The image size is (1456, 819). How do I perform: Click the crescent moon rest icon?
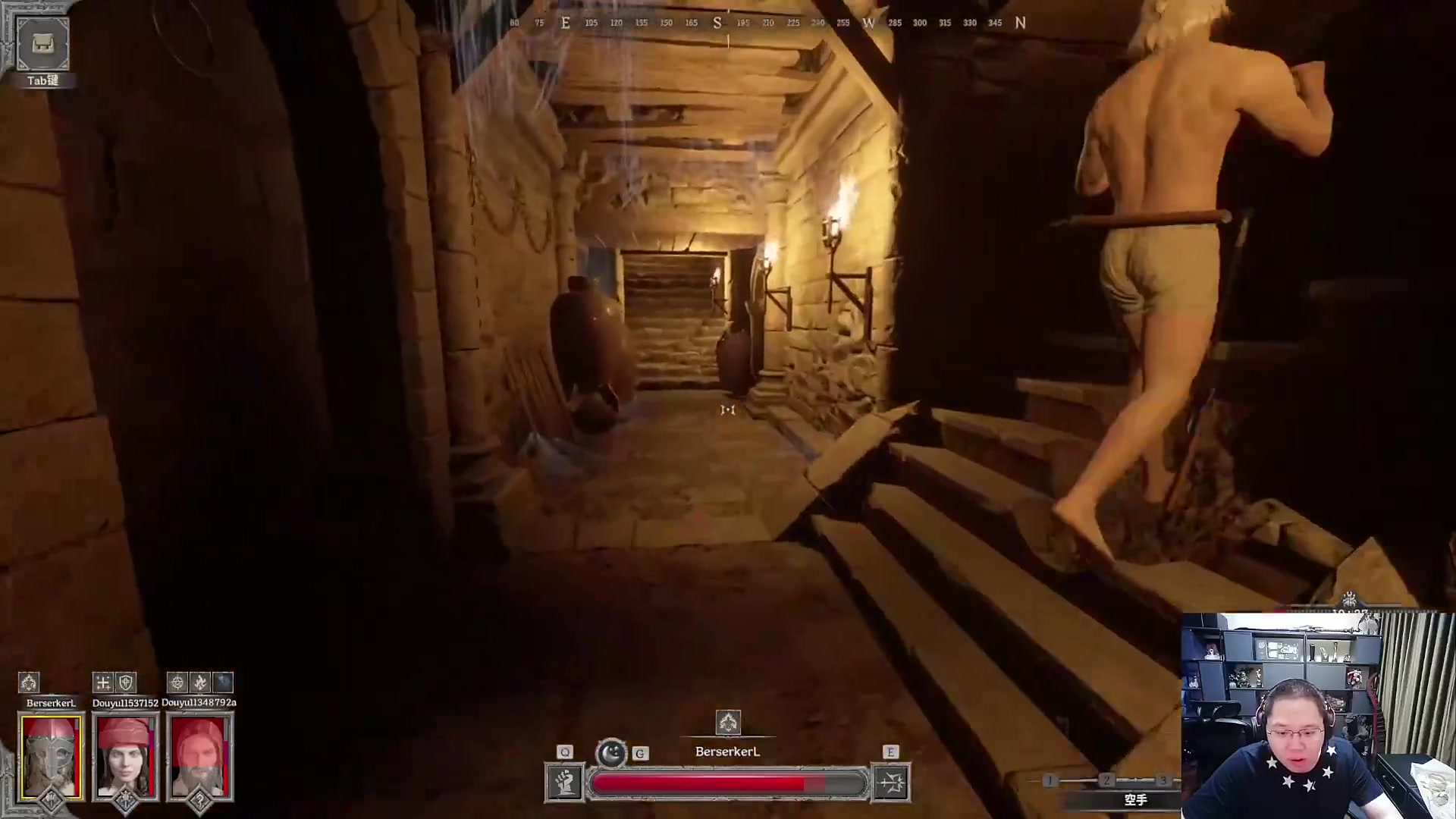point(611,752)
